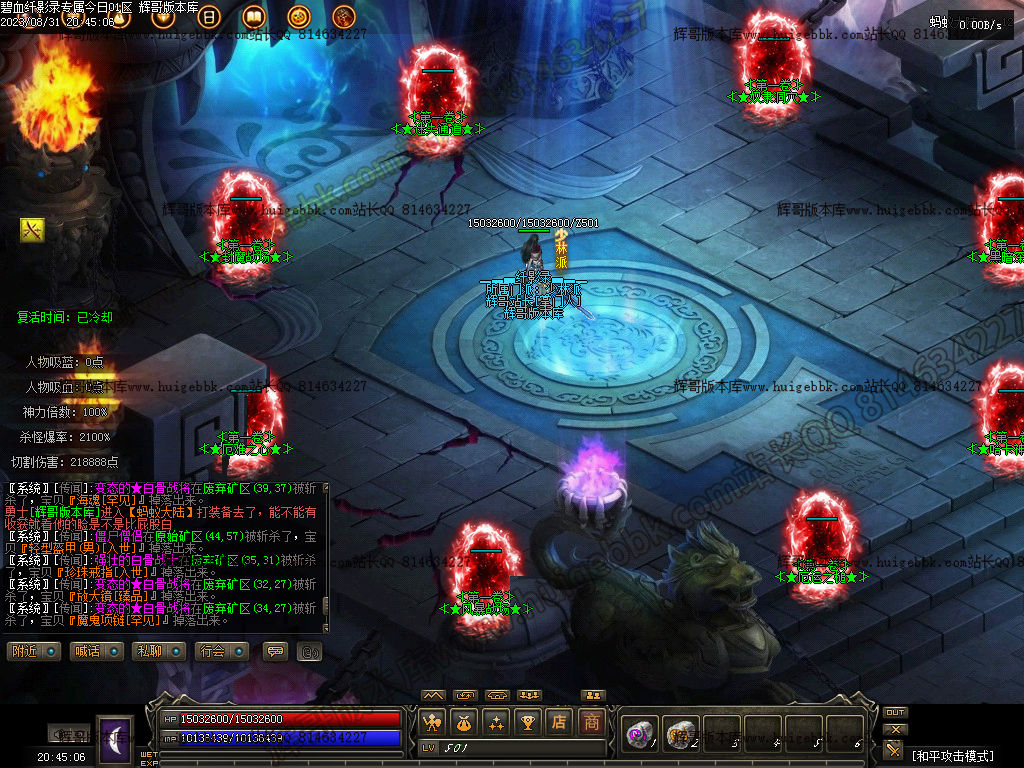The width and height of the screenshot is (1024, 768).
Task: Switch to the 行会 guild chat channel
Action: point(221,651)
